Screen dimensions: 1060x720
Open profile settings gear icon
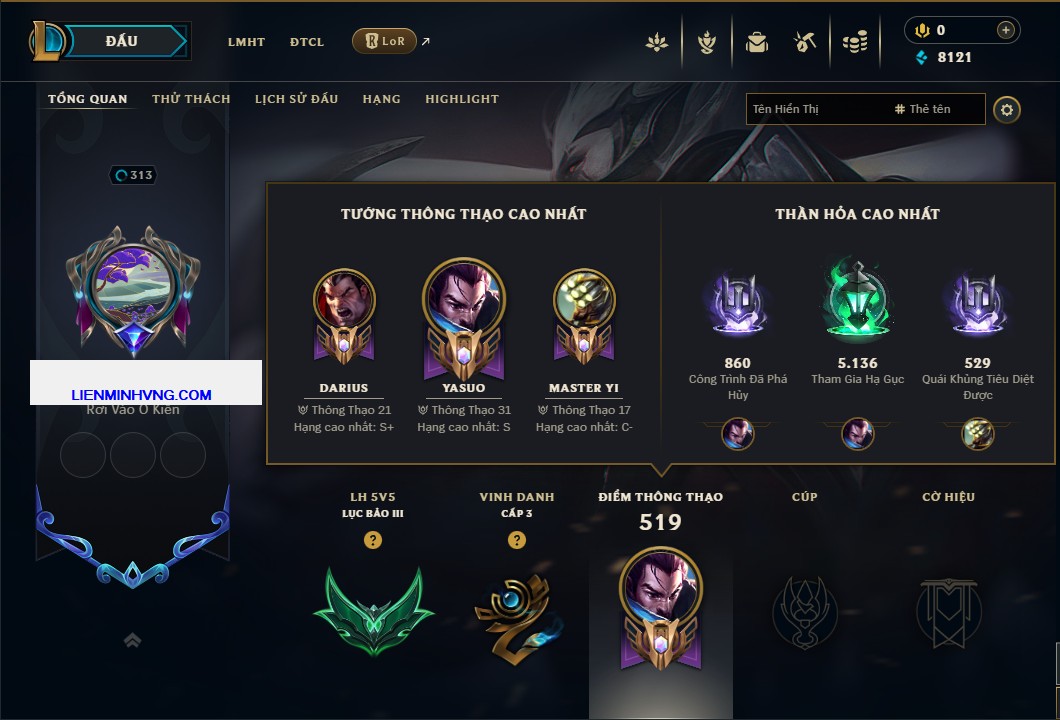1007,109
